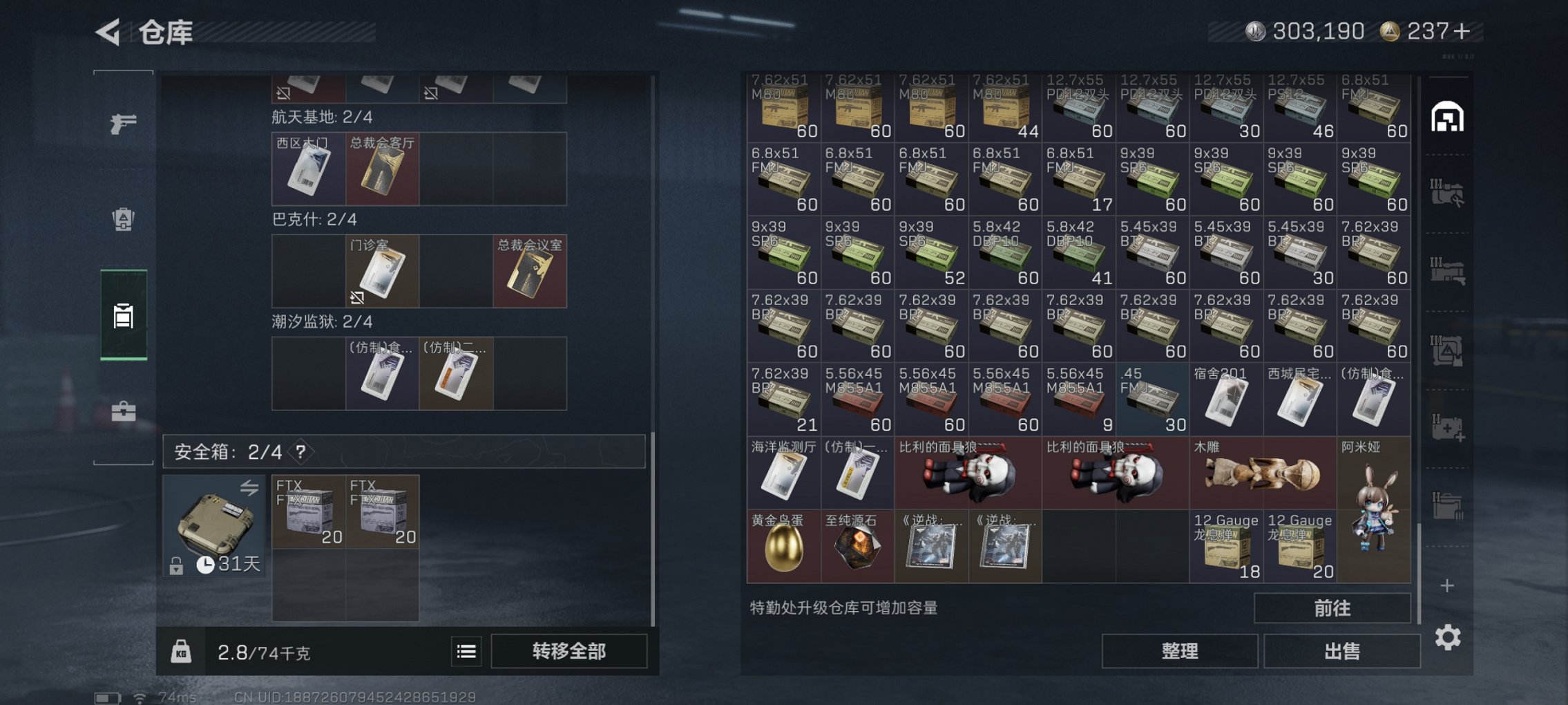Screen dimensions: 1568x705
Task: Toggle the list view icon beside the weight display
Action: [x=467, y=651]
